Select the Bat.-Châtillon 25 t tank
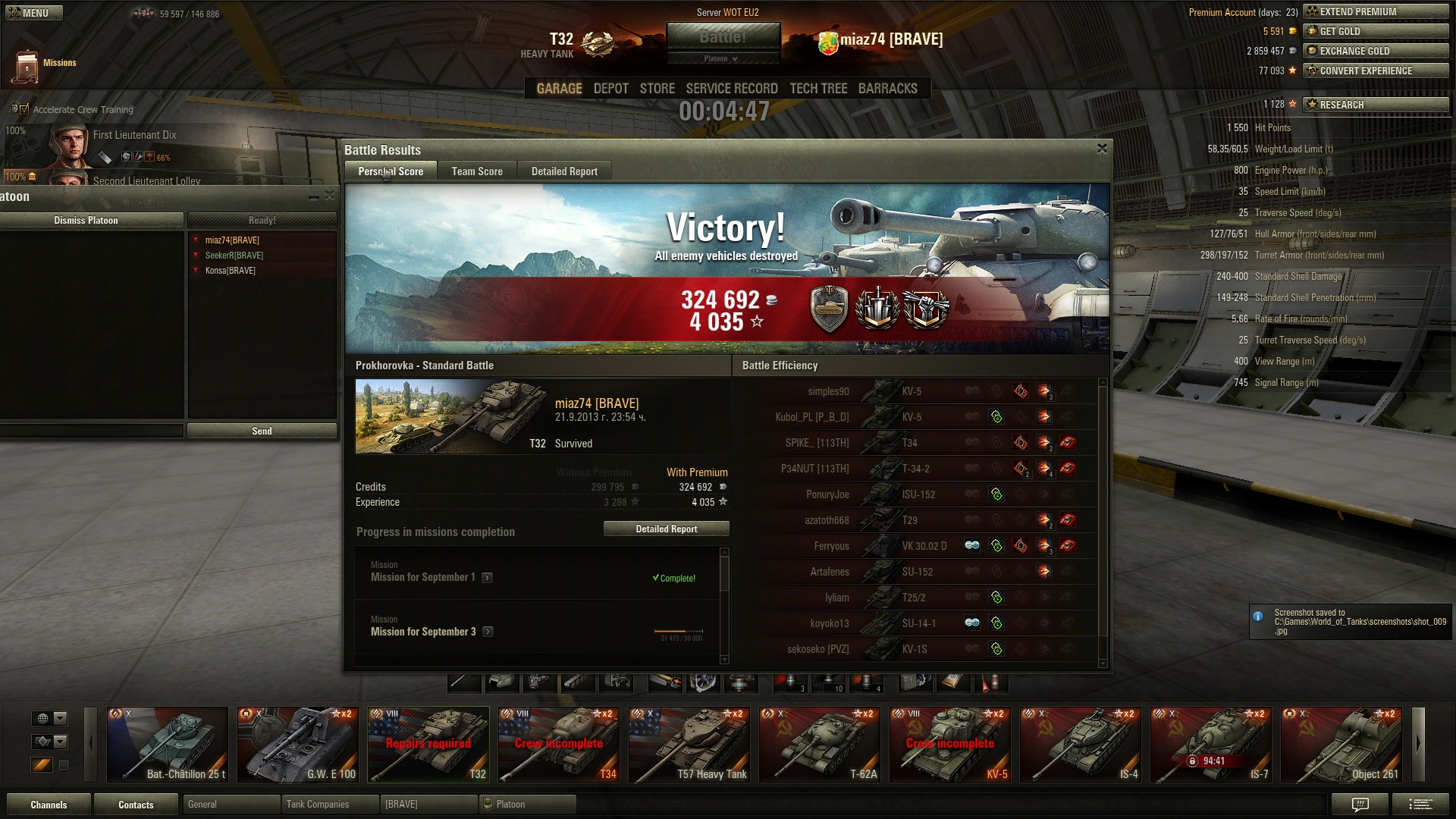 click(168, 745)
